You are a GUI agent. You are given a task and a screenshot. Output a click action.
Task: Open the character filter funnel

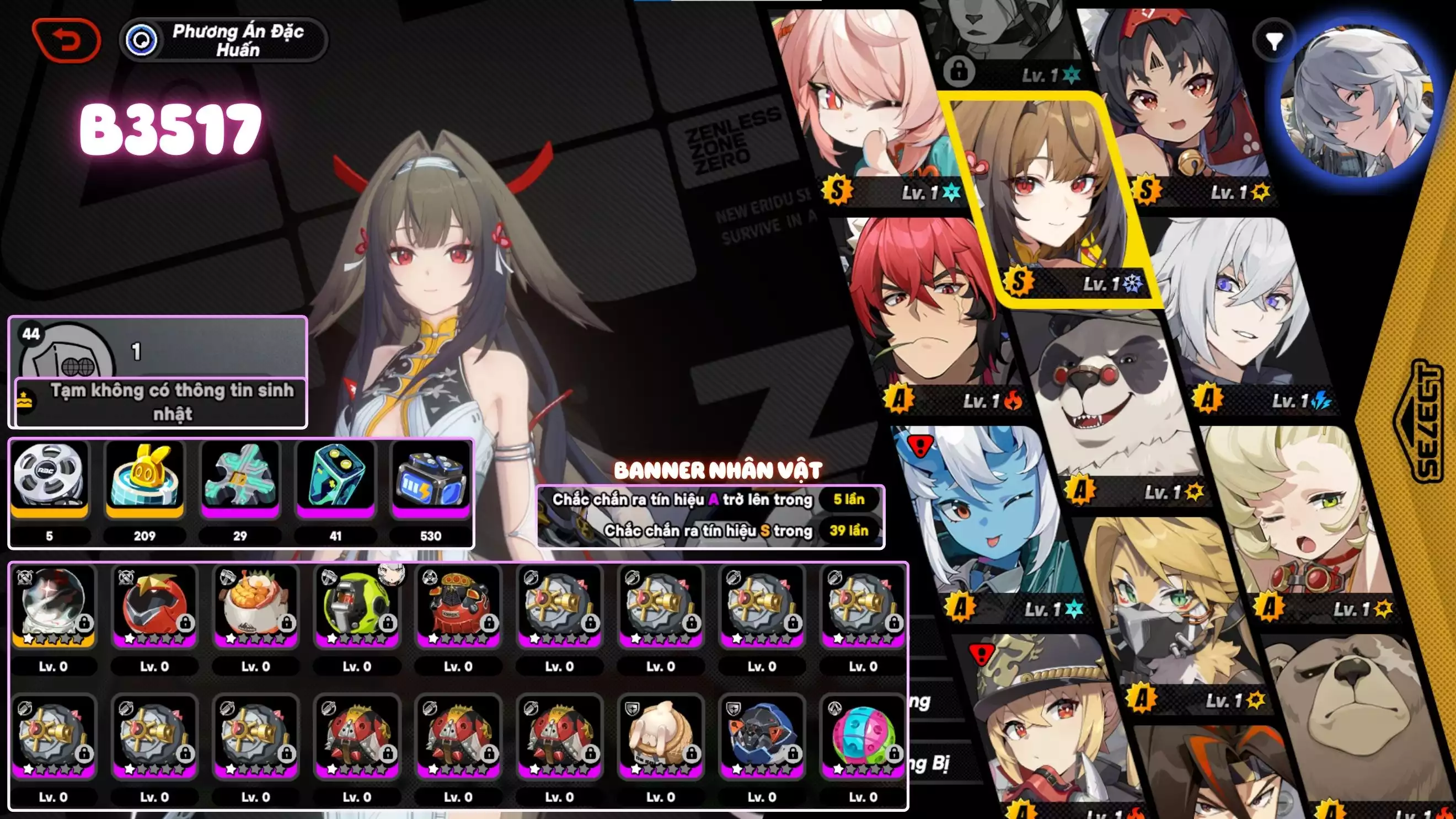1273,41
